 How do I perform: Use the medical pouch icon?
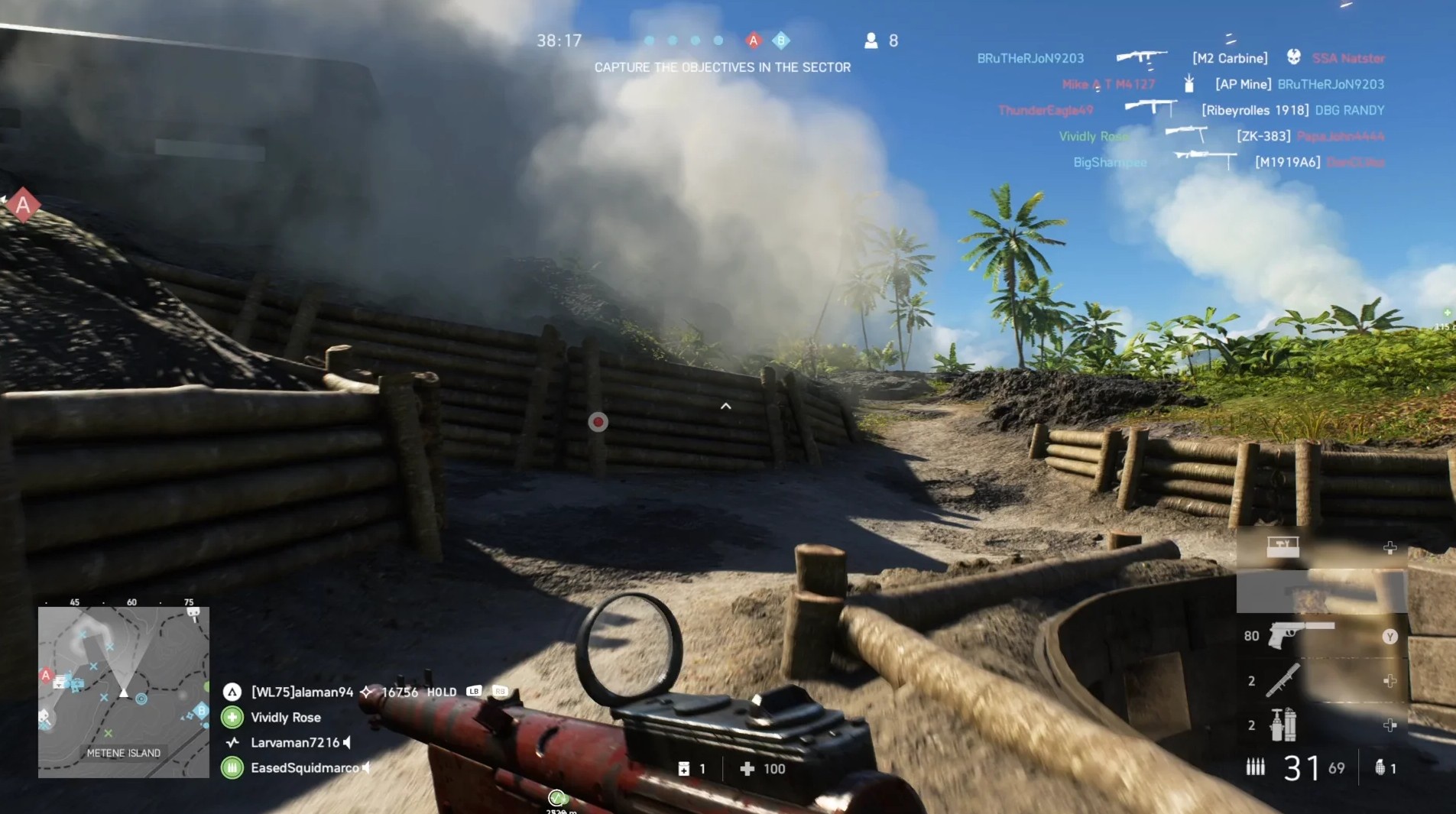pos(684,769)
